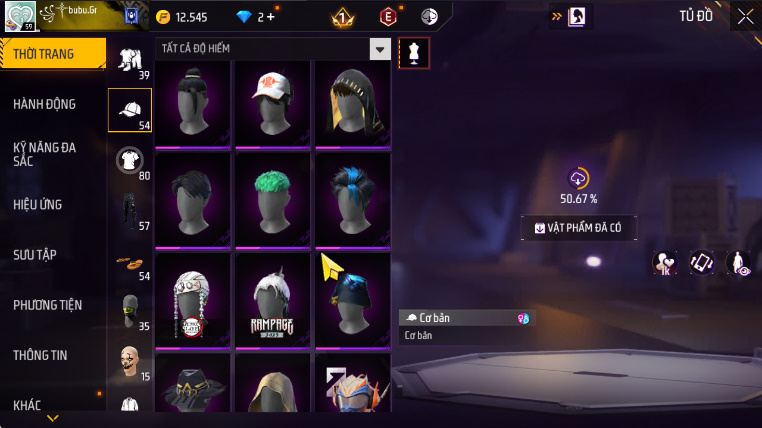Add more diamonds with the plus button
The image size is (762, 428).
[270, 17]
